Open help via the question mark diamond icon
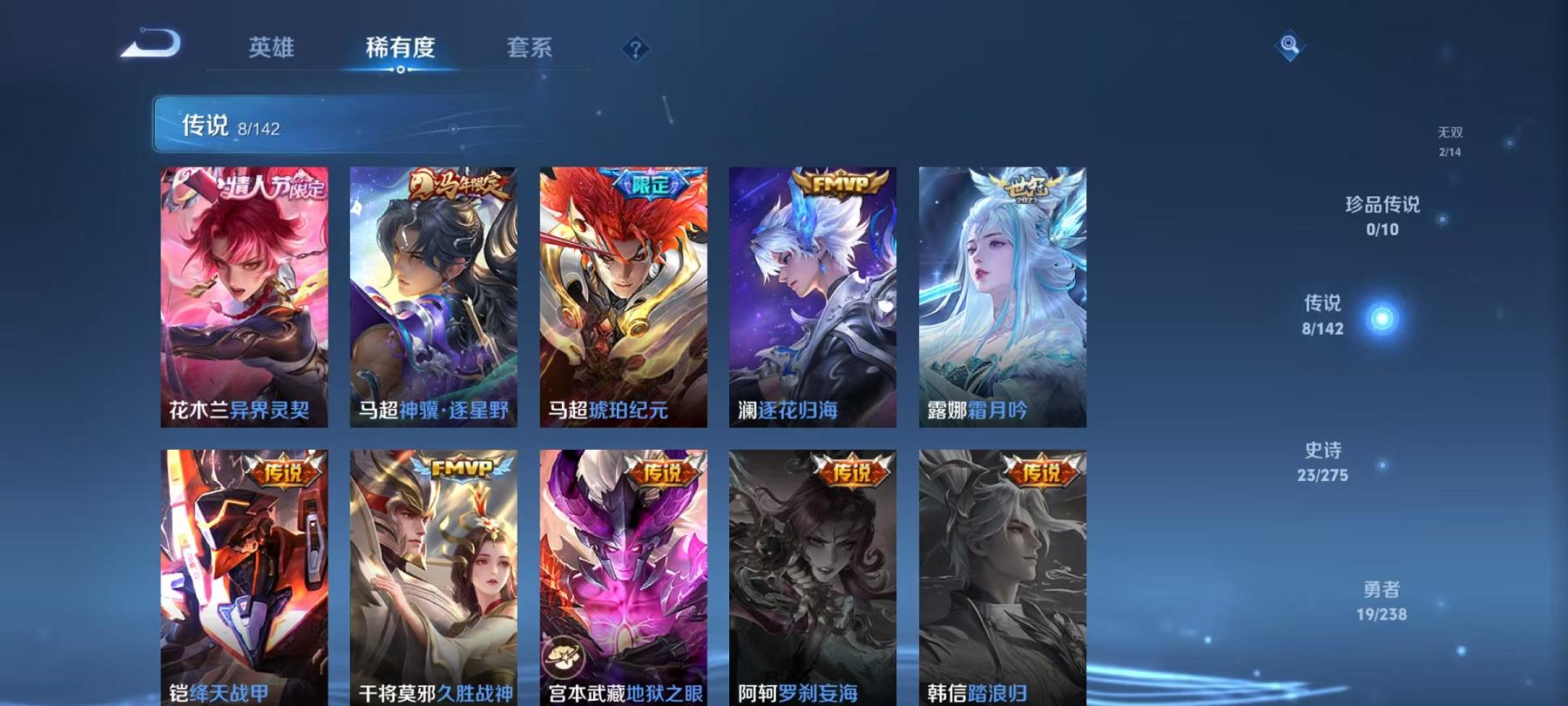 tap(635, 48)
